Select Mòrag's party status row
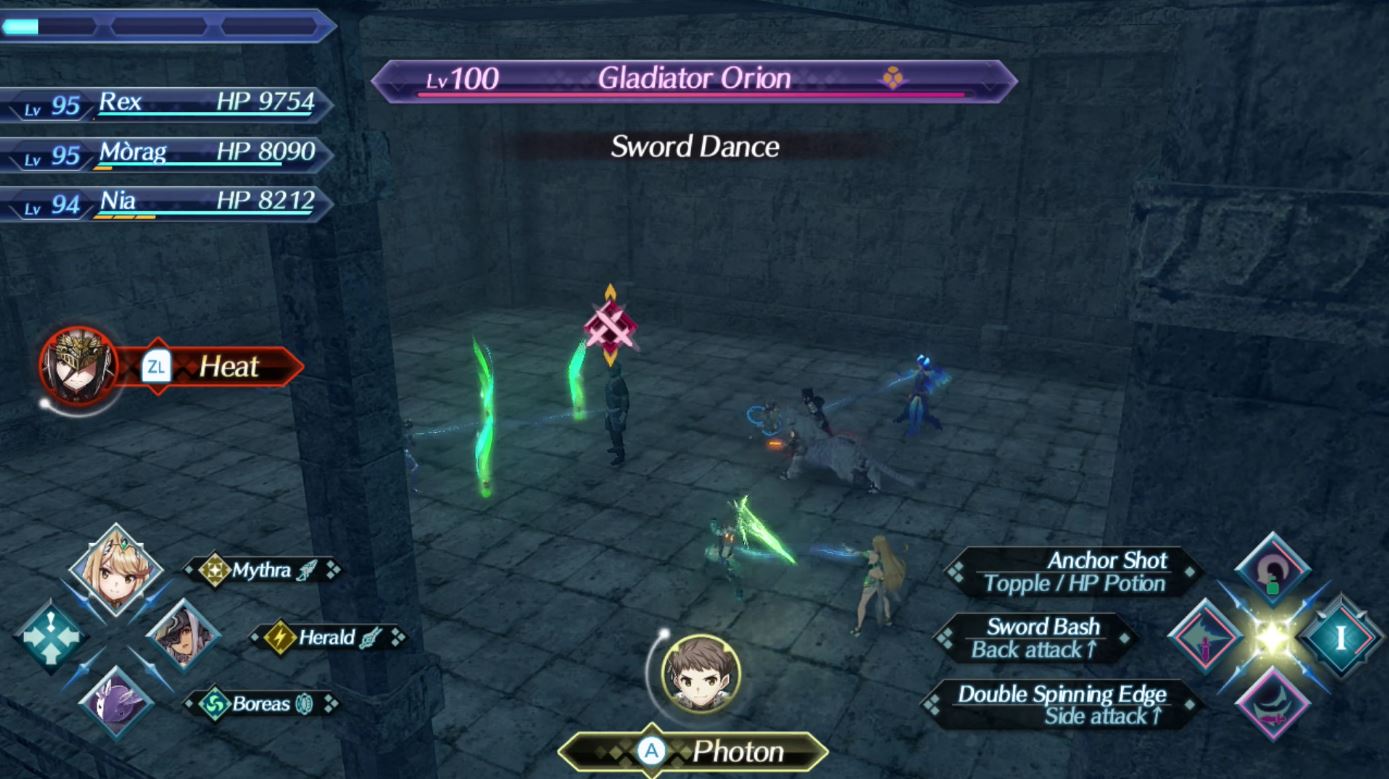This screenshot has width=1389, height=779. point(165,153)
